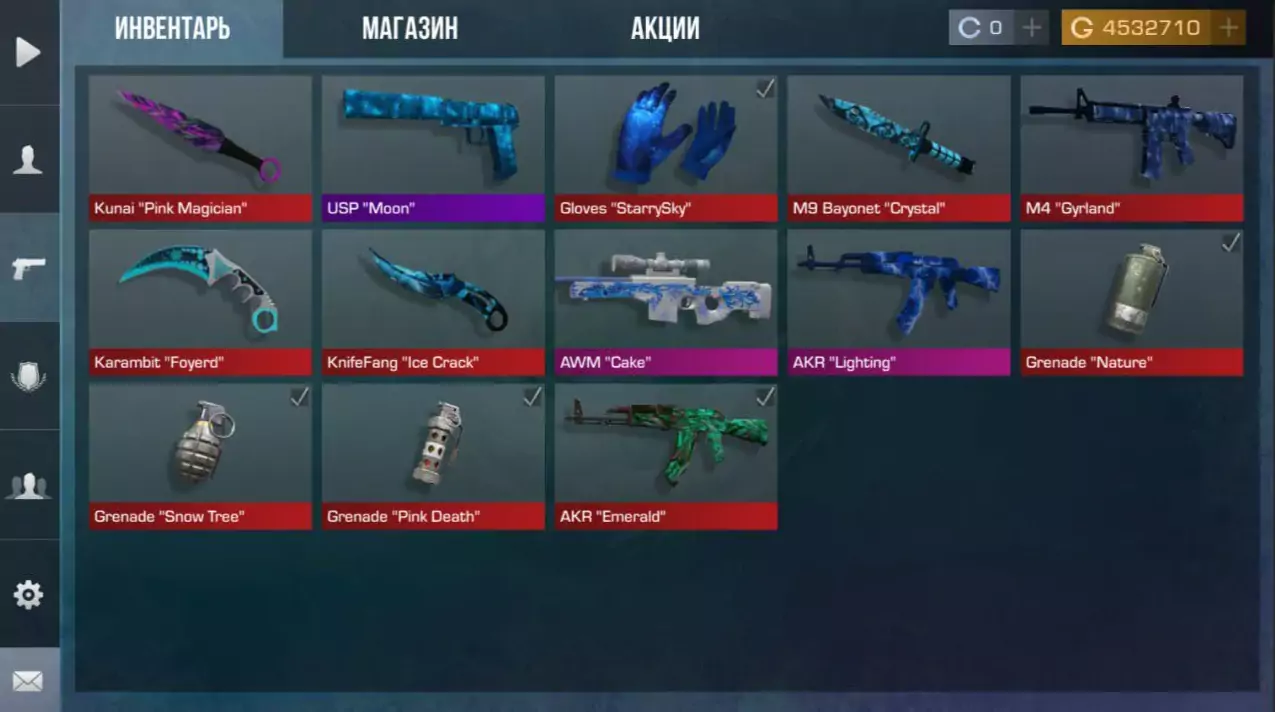Switch to the МАГАЗИН tab
The height and width of the screenshot is (712, 1275).
409,28
